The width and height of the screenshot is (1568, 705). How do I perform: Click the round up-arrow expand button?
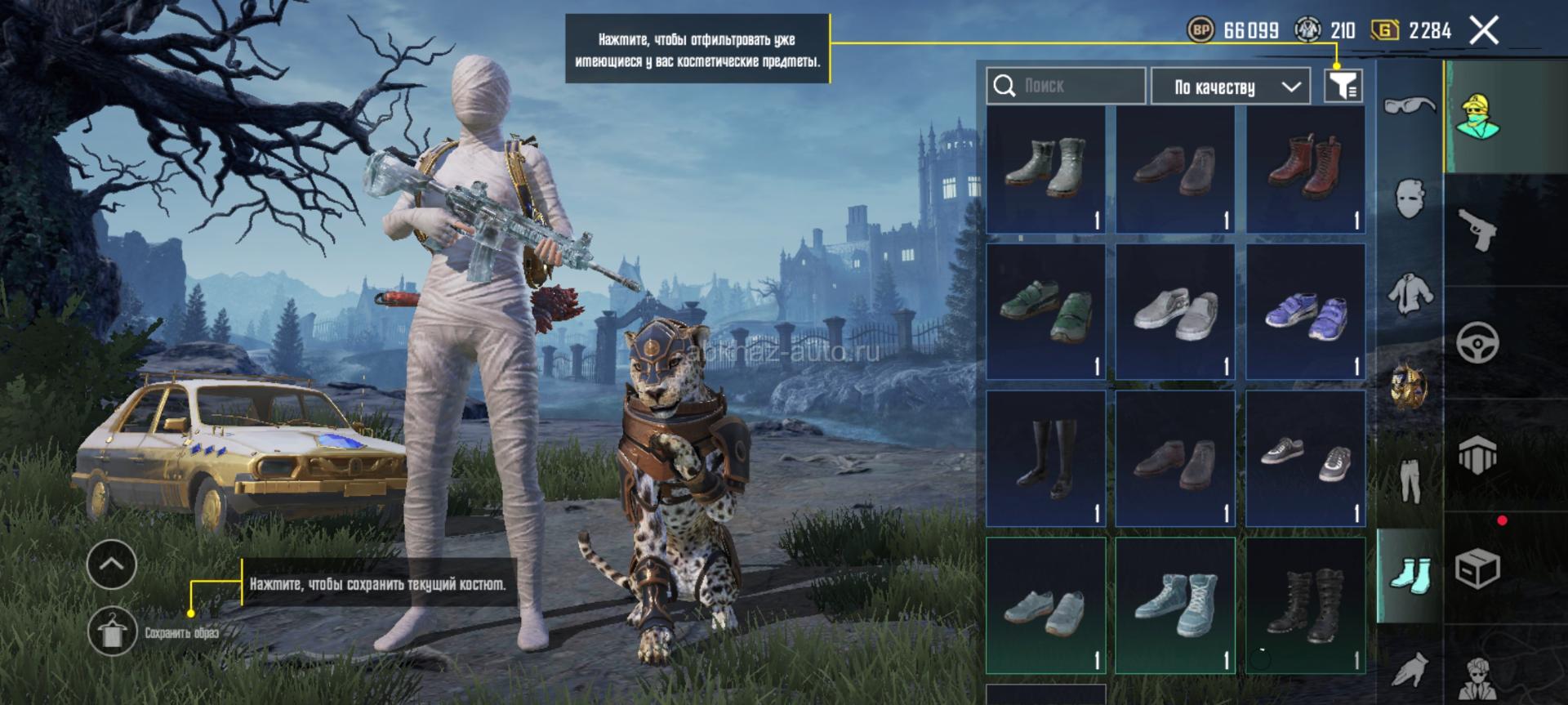coord(112,564)
